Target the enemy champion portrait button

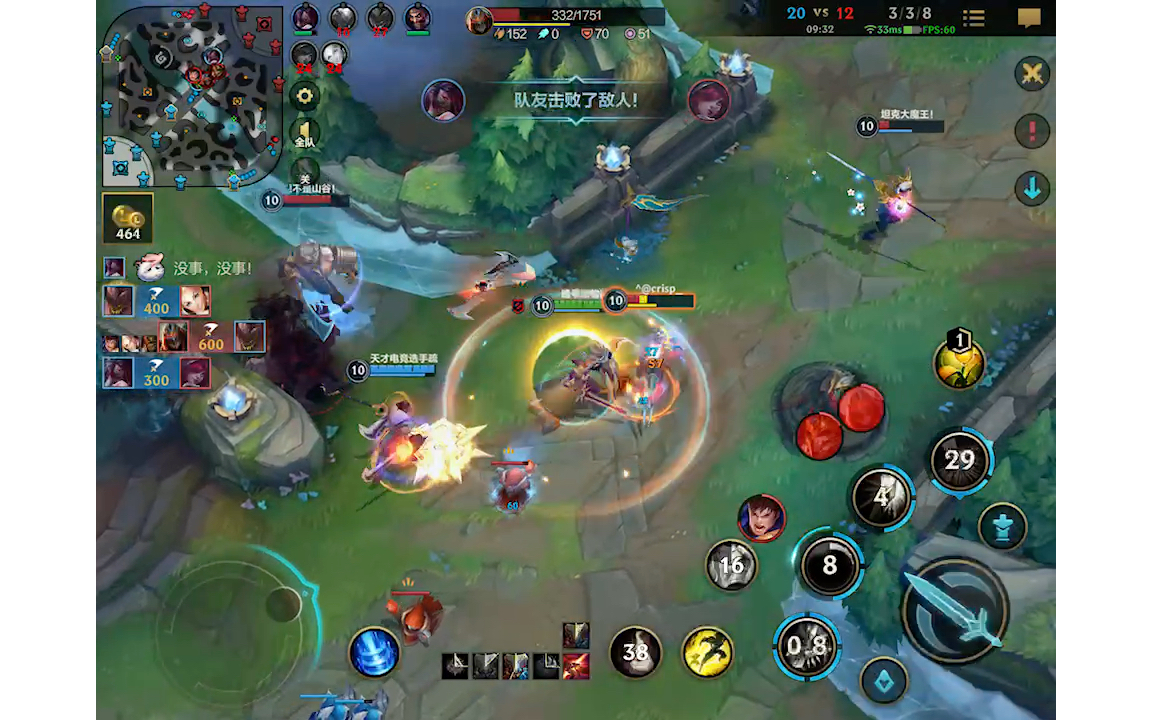[x=761, y=518]
